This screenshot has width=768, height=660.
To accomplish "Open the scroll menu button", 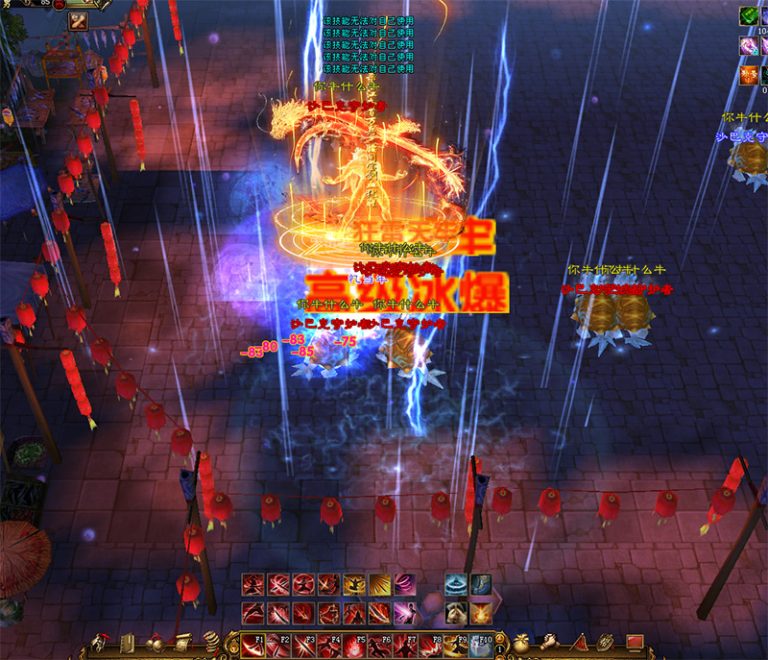I will (184, 643).
